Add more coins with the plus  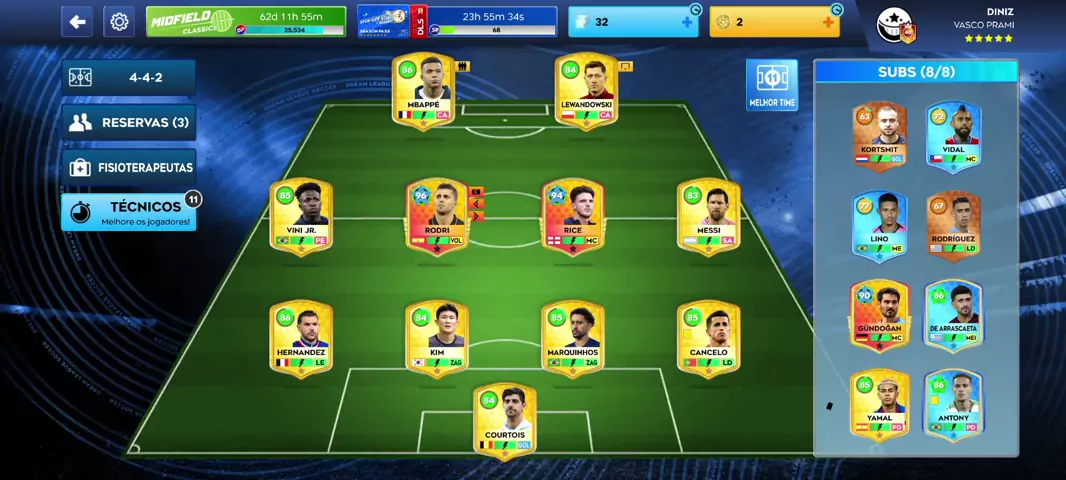coord(828,22)
